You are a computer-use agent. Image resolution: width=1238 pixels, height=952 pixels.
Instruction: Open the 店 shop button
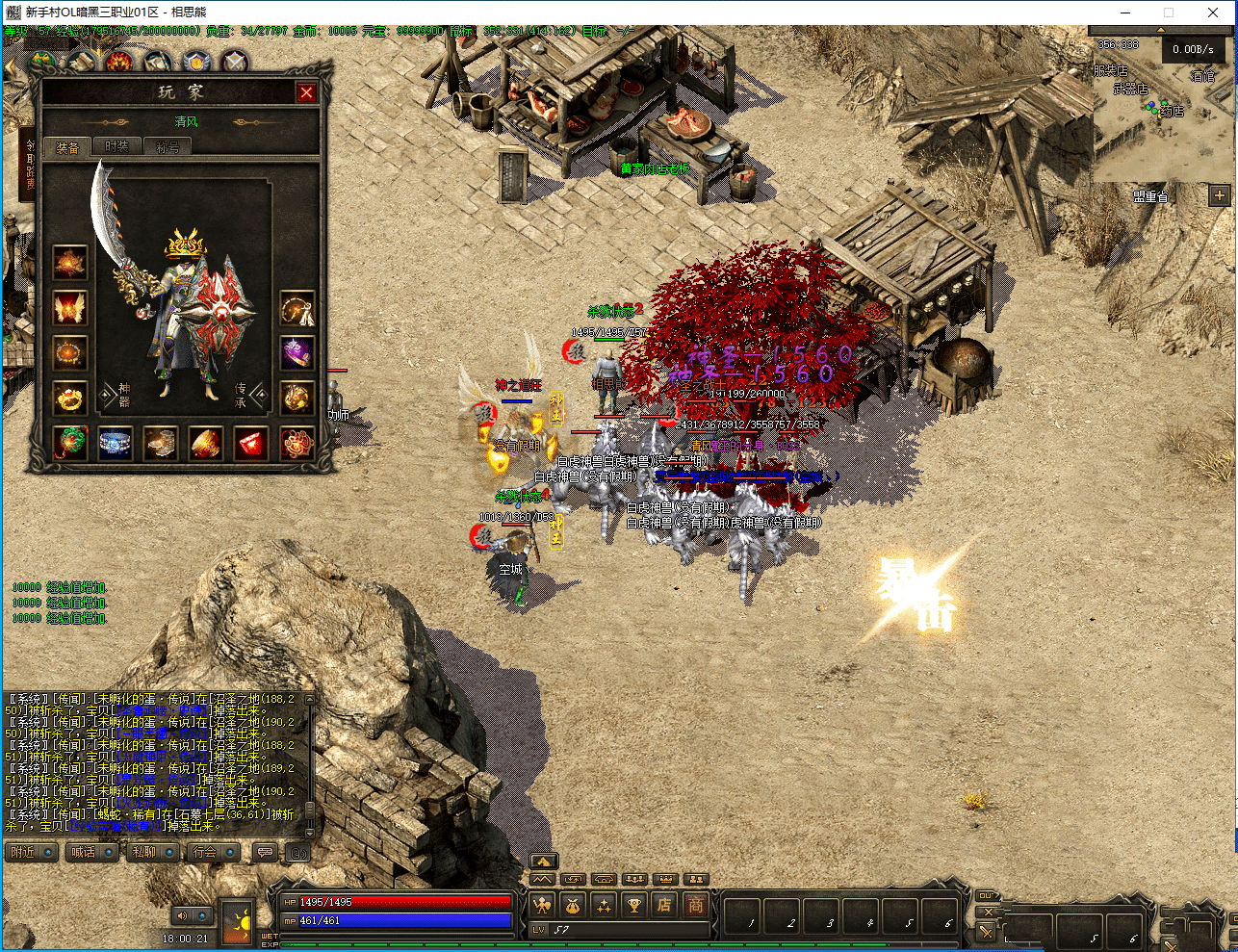click(664, 905)
